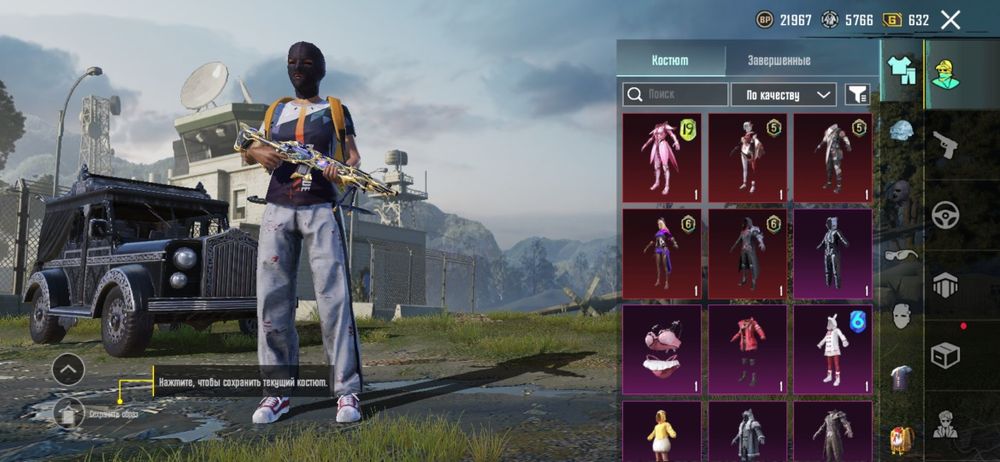Show the face mask subcategory

tap(901, 316)
